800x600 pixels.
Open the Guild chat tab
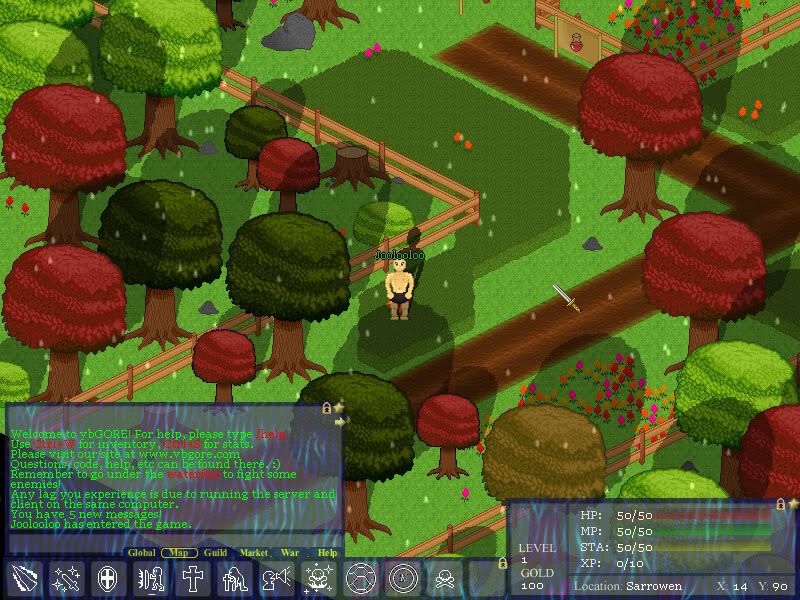[x=215, y=552]
